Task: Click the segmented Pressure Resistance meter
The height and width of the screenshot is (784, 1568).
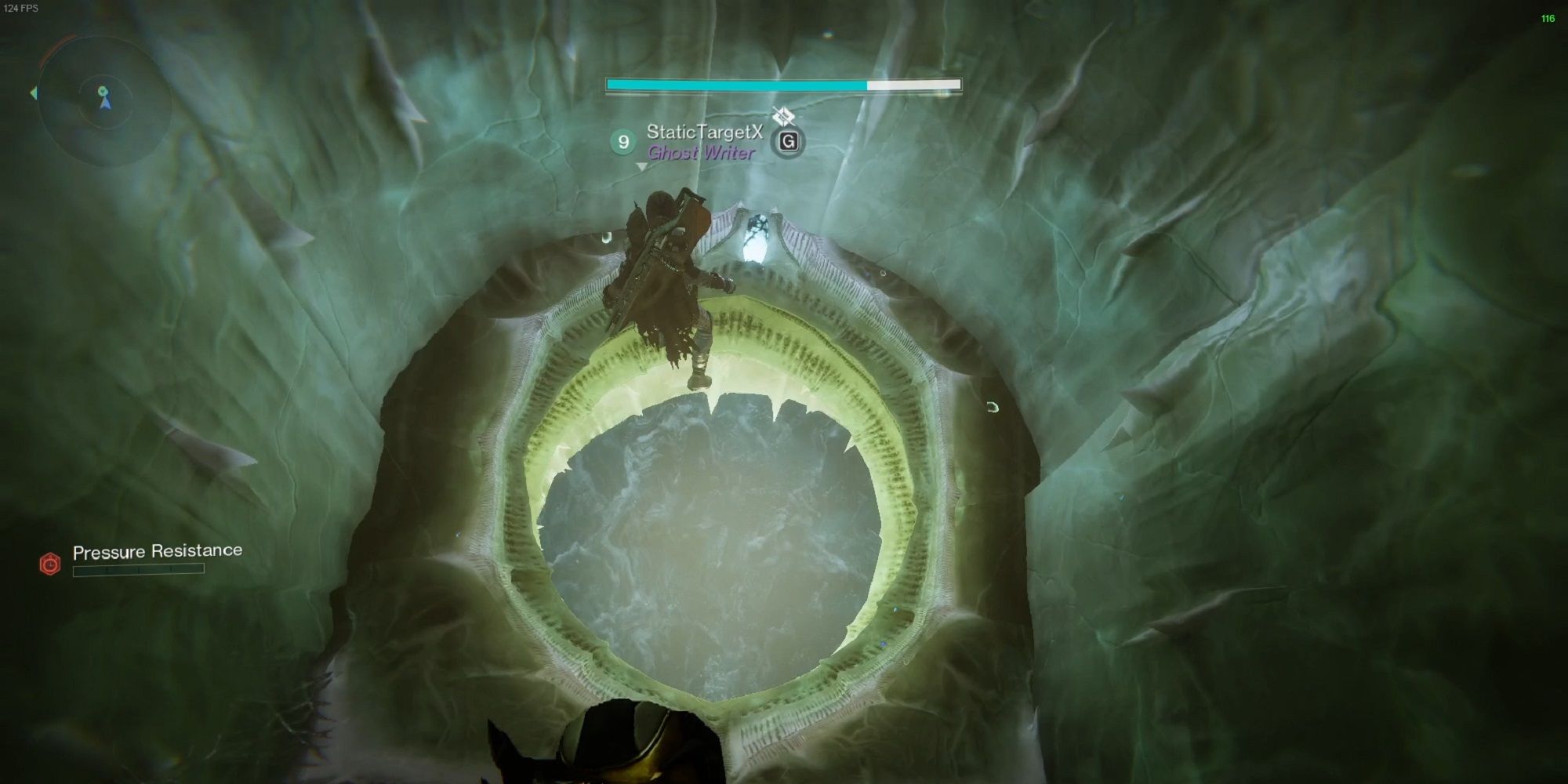Action: coord(137,571)
